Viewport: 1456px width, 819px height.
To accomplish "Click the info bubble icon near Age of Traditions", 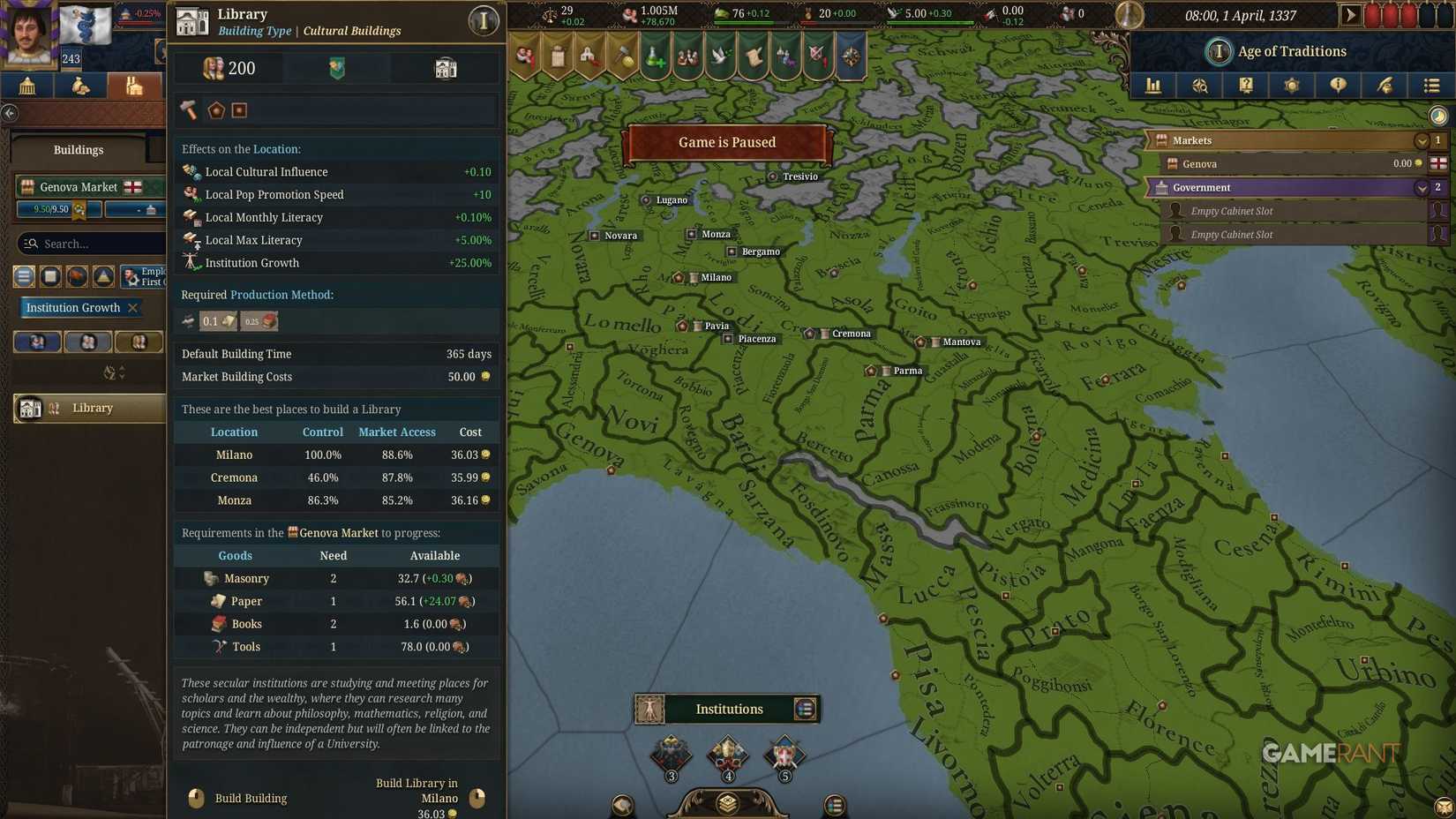I will tap(1339, 86).
